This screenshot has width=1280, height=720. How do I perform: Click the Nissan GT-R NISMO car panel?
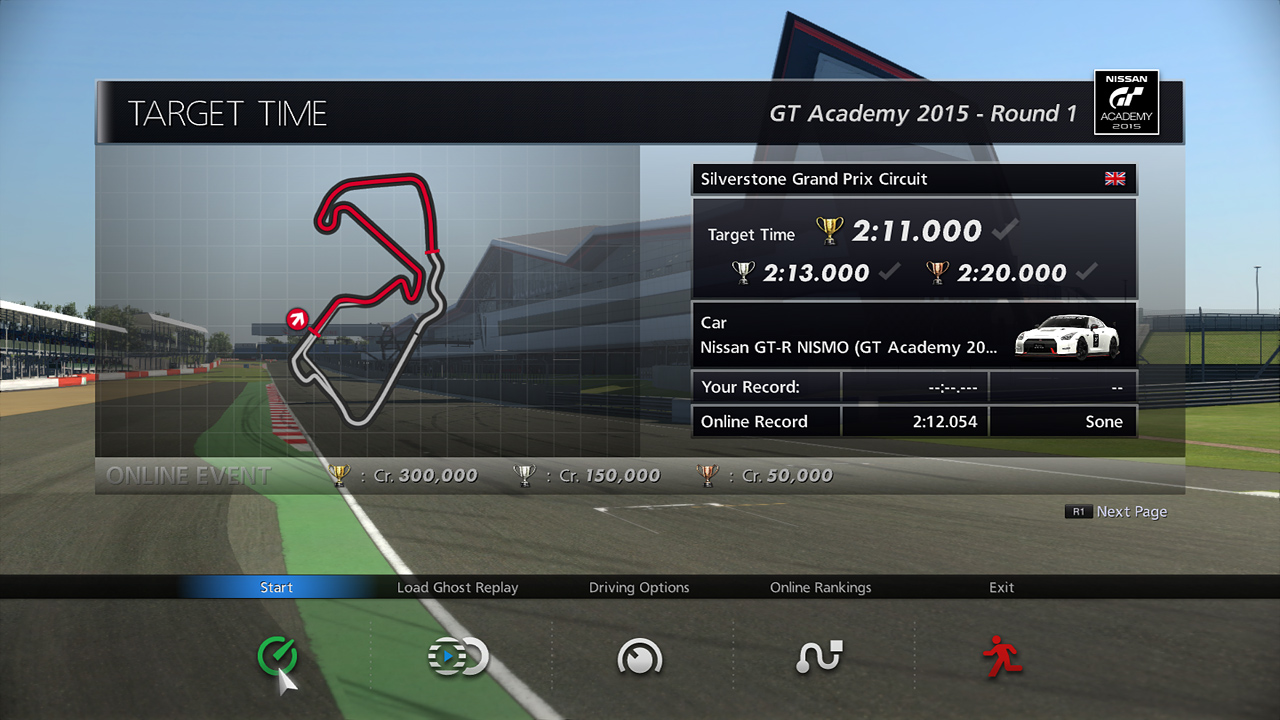point(913,335)
